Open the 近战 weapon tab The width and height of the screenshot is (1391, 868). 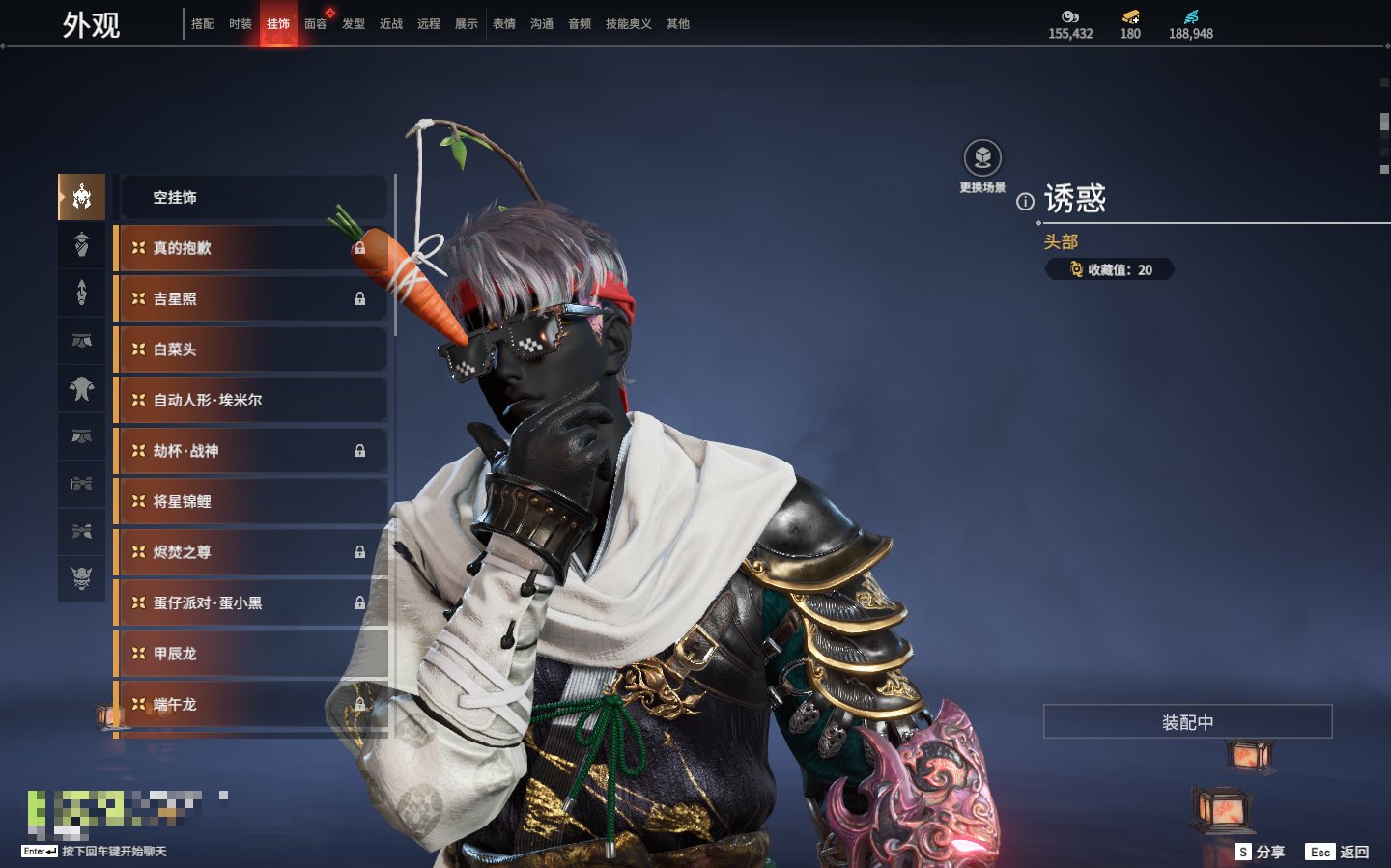[x=391, y=24]
